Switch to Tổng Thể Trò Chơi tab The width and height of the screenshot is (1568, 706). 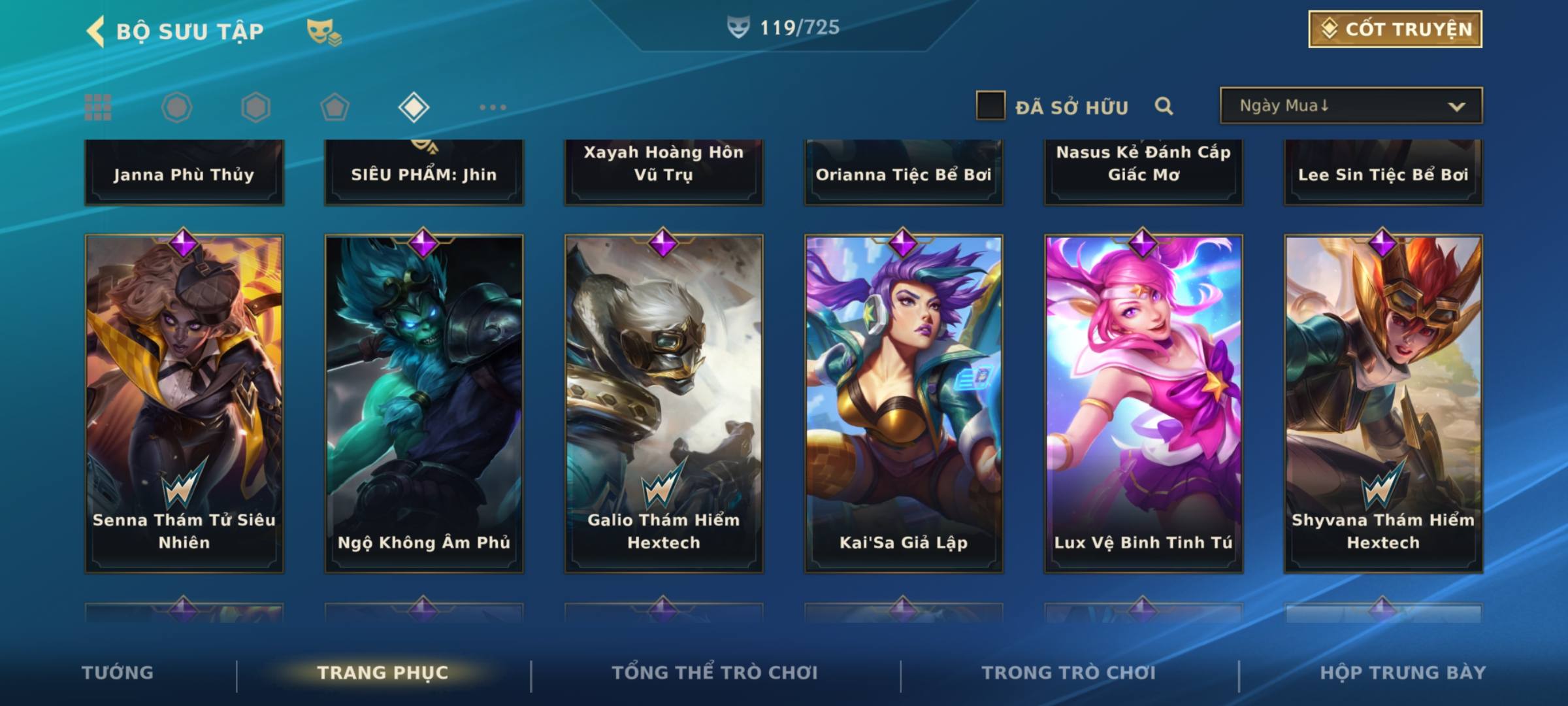click(x=715, y=673)
